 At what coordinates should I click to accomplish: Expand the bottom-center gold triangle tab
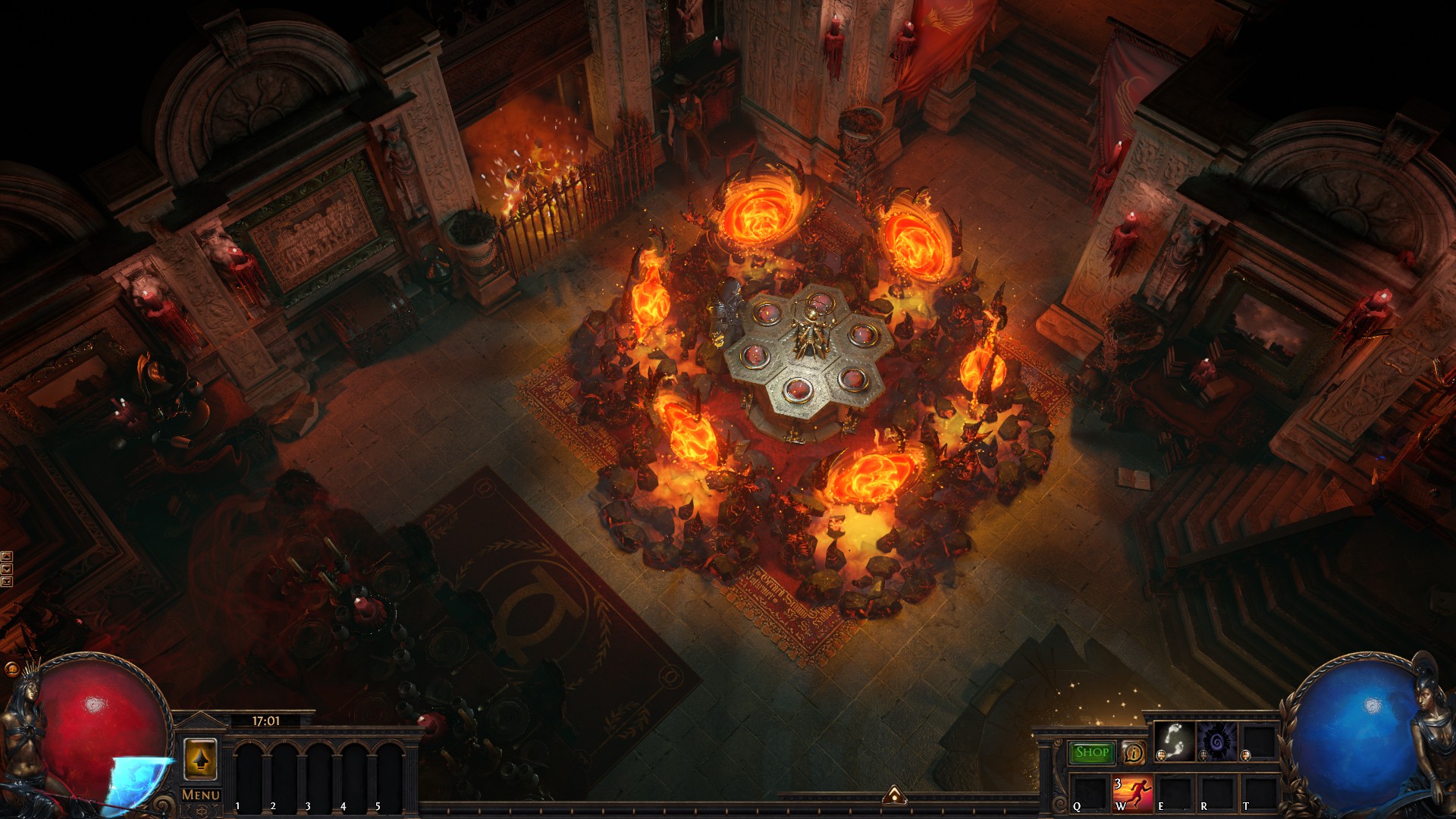click(894, 795)
